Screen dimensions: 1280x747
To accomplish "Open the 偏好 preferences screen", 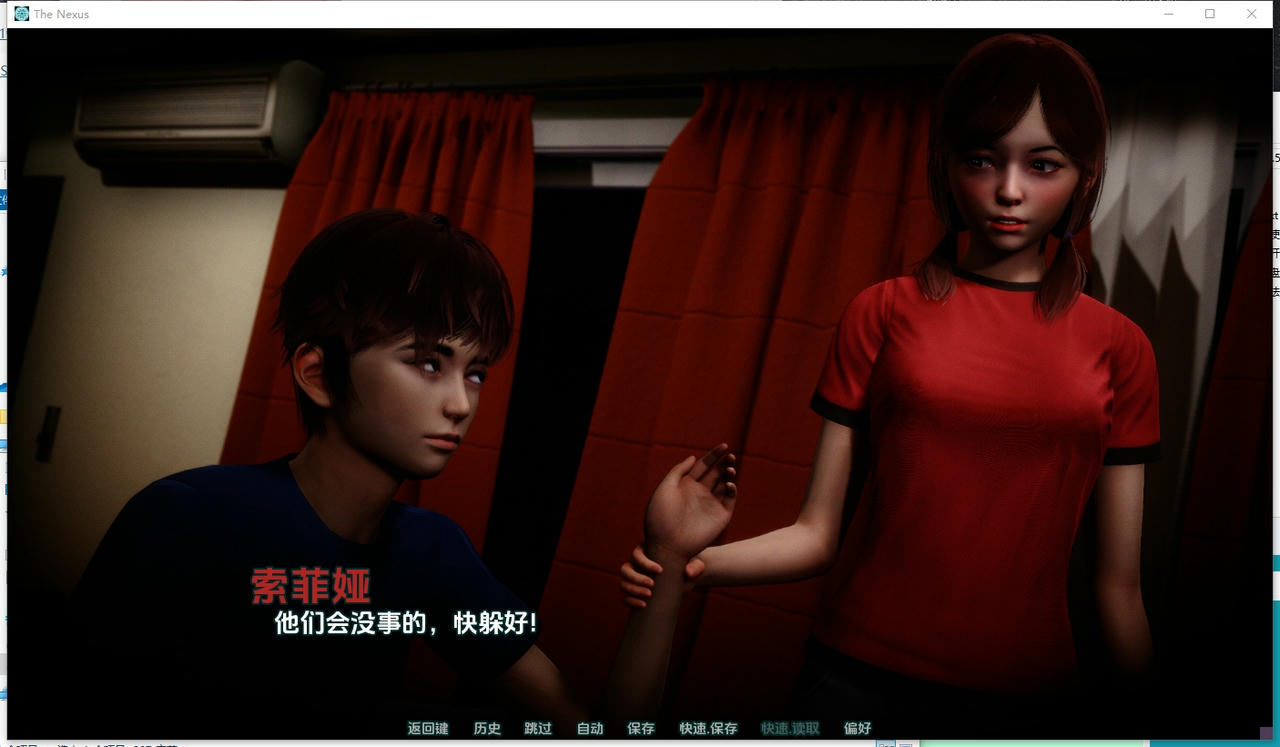I will (x=858, y=729).
